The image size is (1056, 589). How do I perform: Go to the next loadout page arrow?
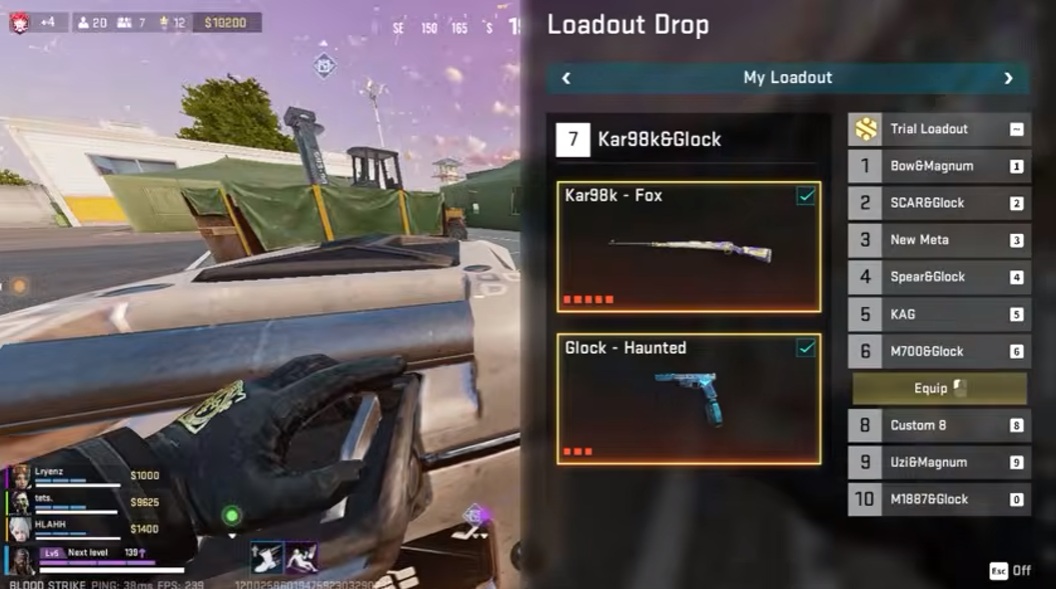(x=1008, y=78)
